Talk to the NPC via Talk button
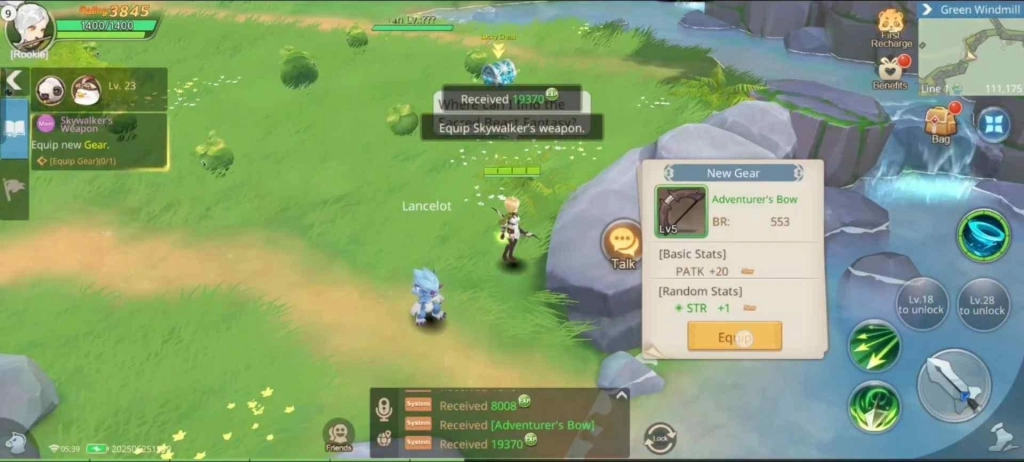 tap(623, 244)
